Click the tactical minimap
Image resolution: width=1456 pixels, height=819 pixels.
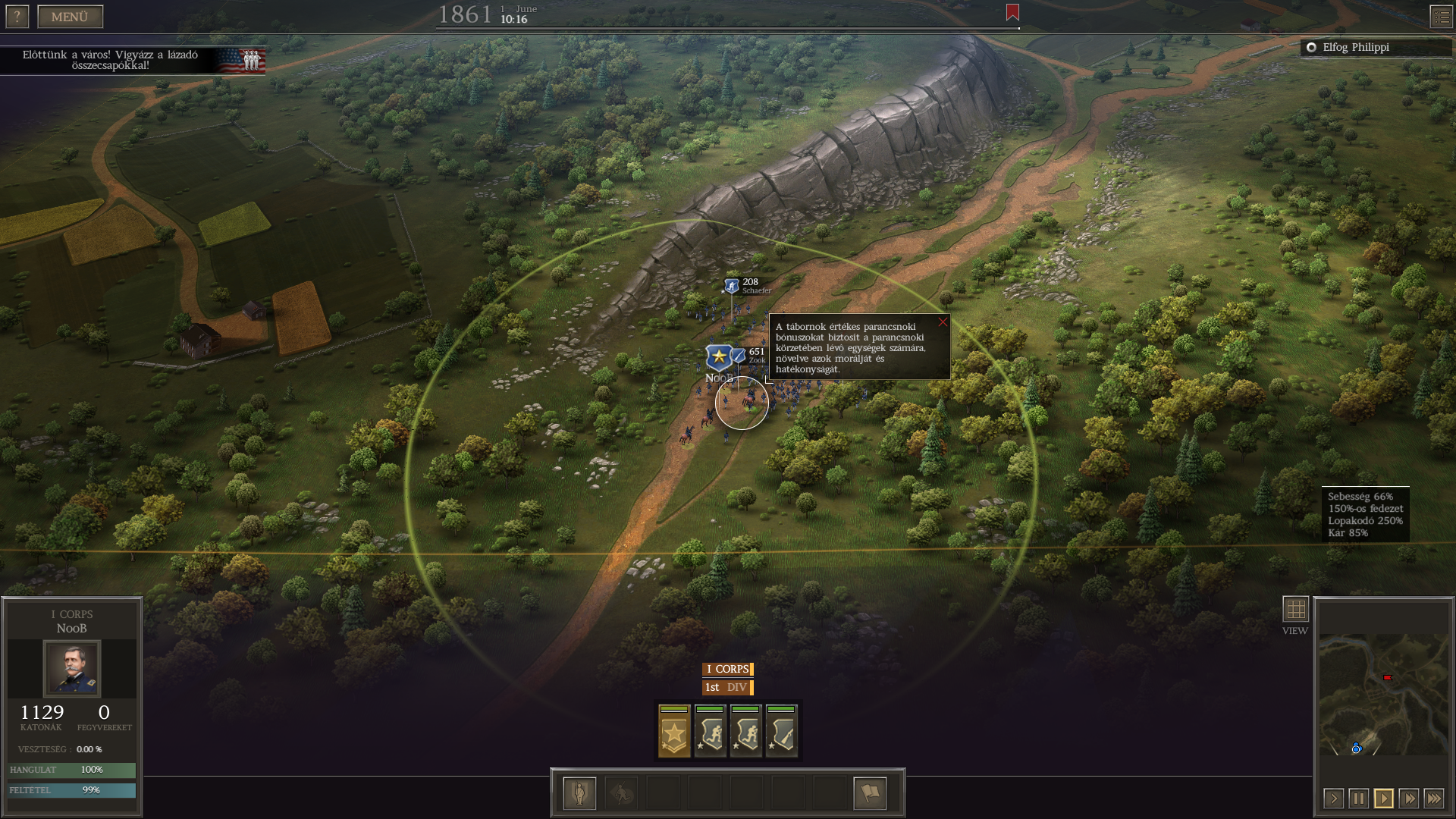(1383, 694)
